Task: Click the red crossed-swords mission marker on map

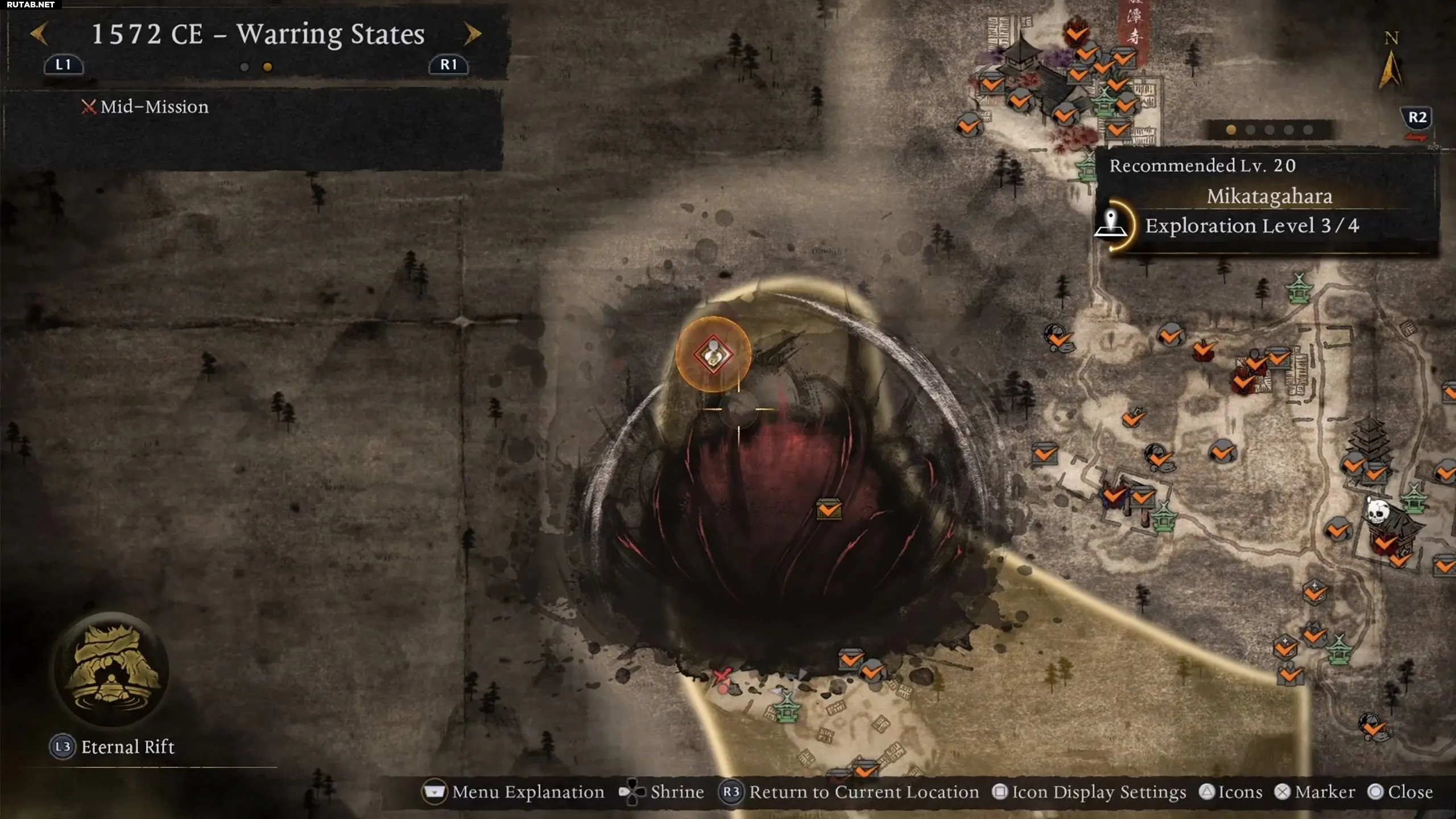Action: pyautogui.click(x=722, y=677)
